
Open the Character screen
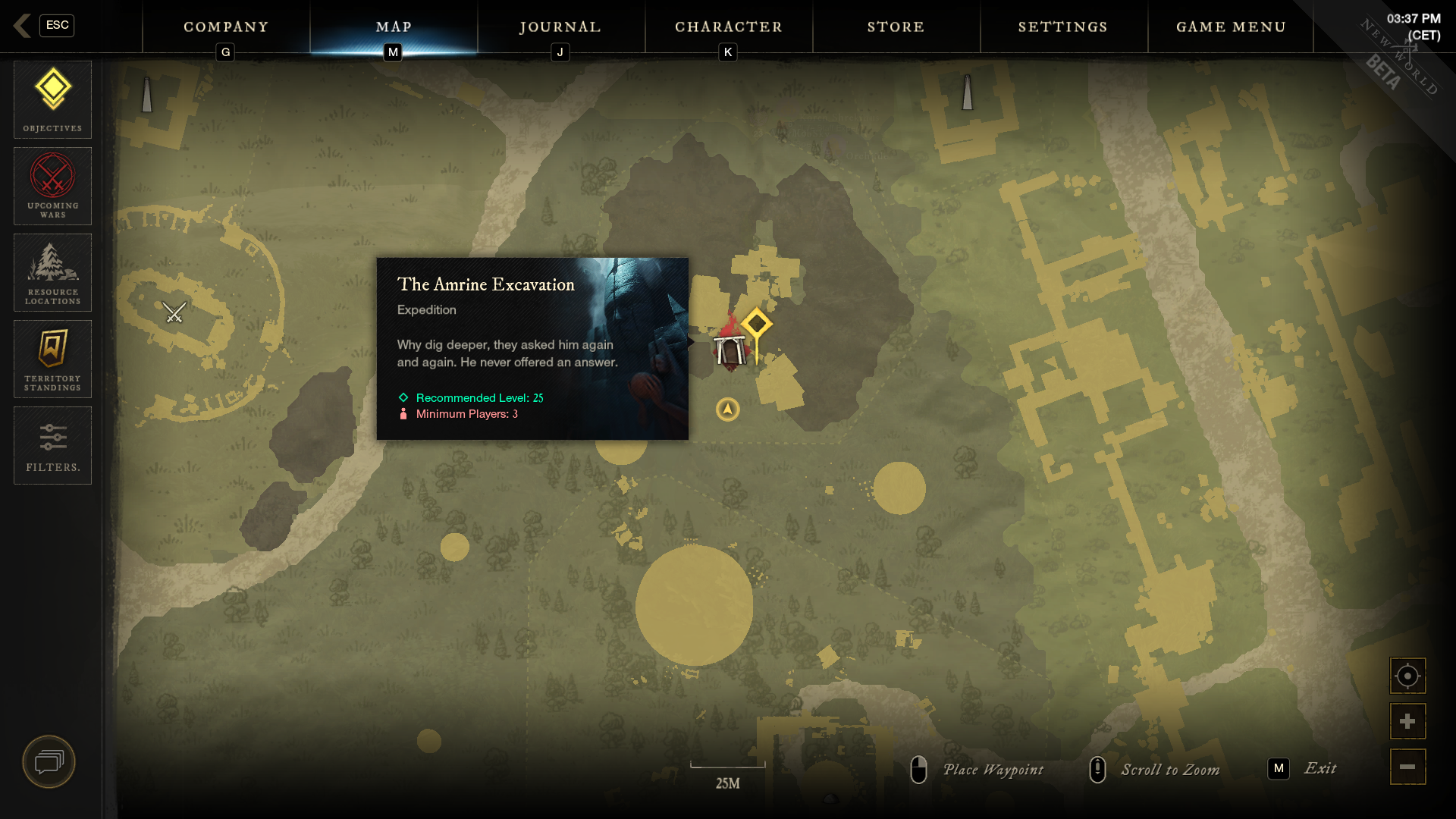(x=729, y=27)
